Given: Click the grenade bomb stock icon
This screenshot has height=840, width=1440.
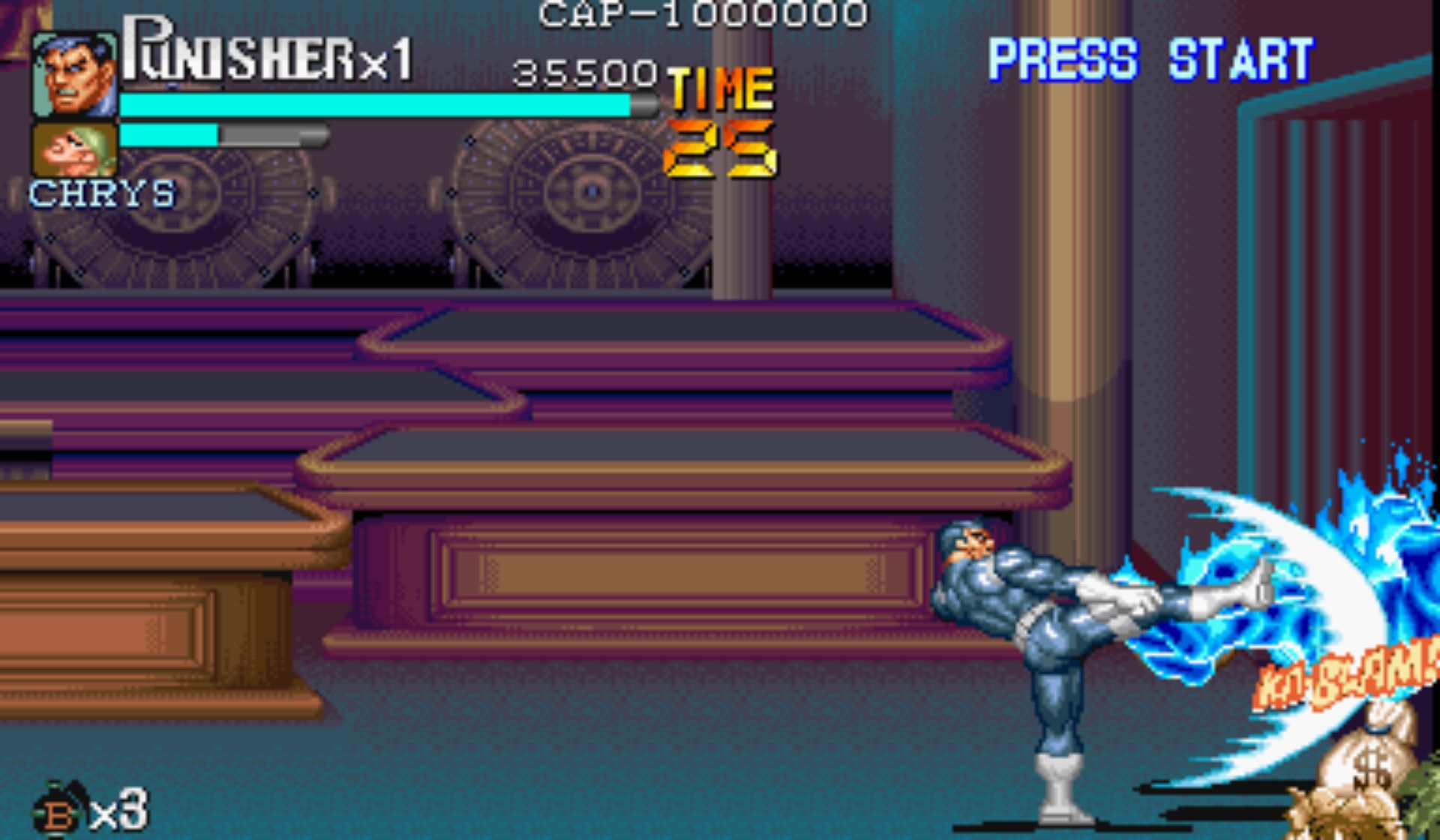Looking at the screenshot, I should point(58,811).
